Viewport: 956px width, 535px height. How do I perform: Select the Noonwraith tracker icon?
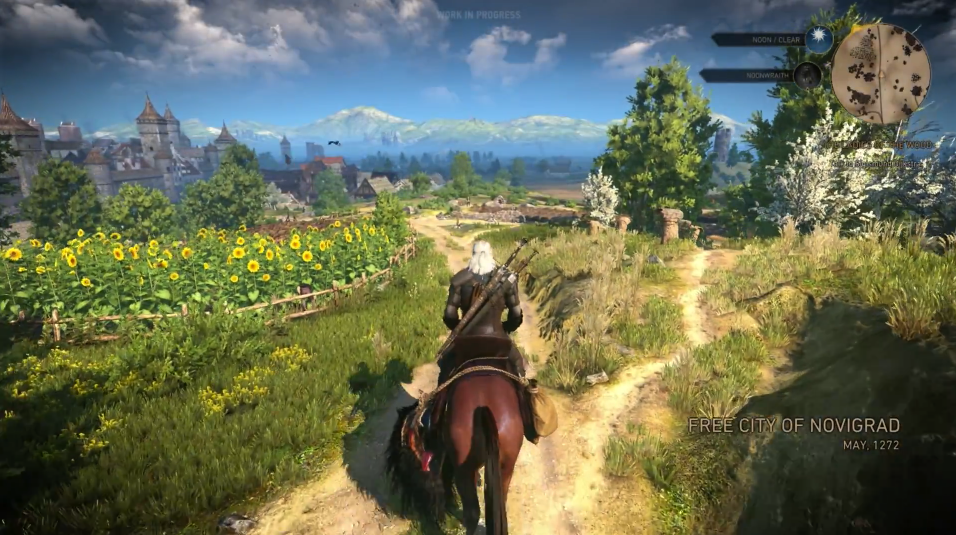tap(808, 75)
